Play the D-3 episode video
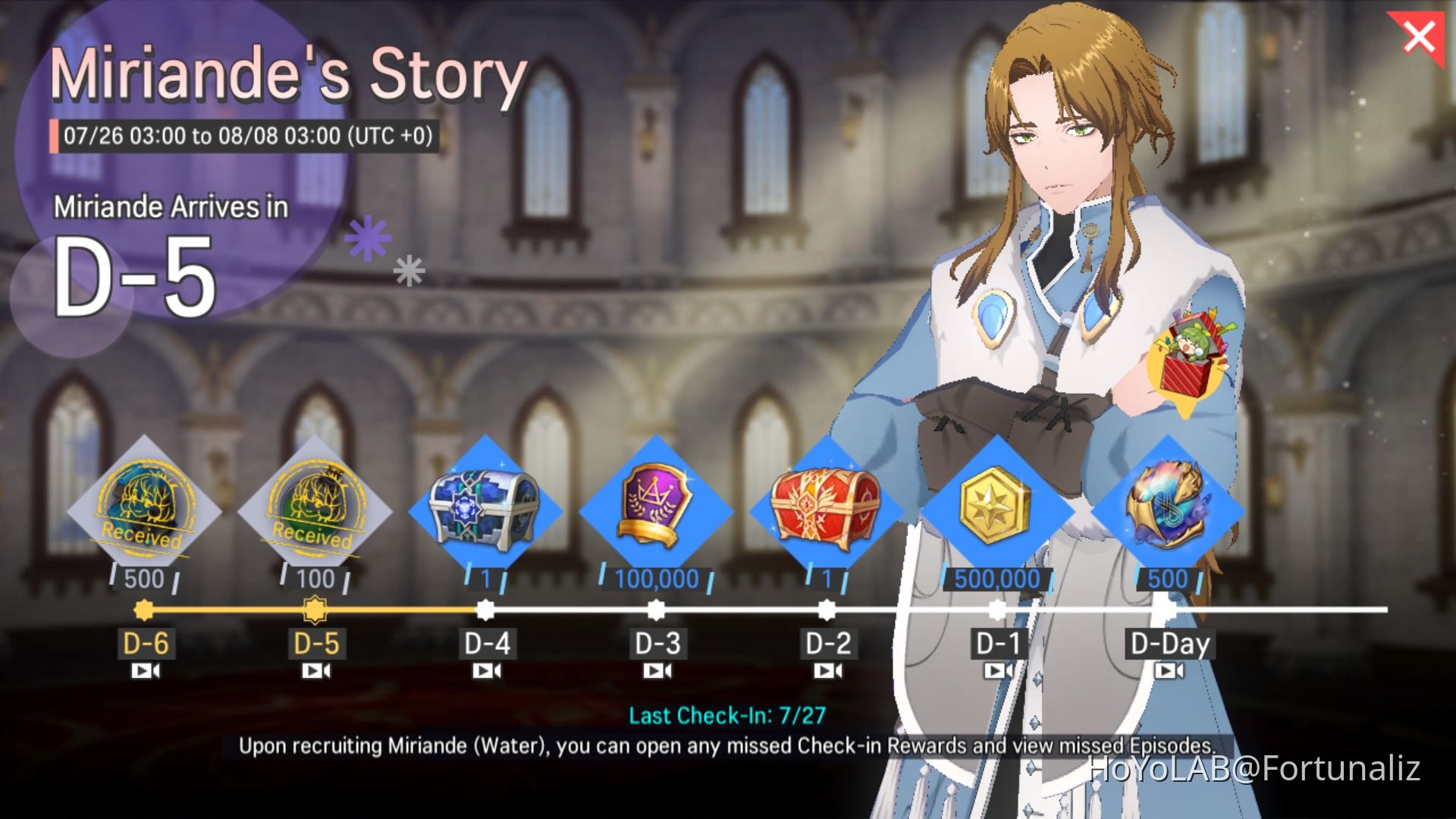Screen dimensions: 1456x819 (x=659, y=670)
